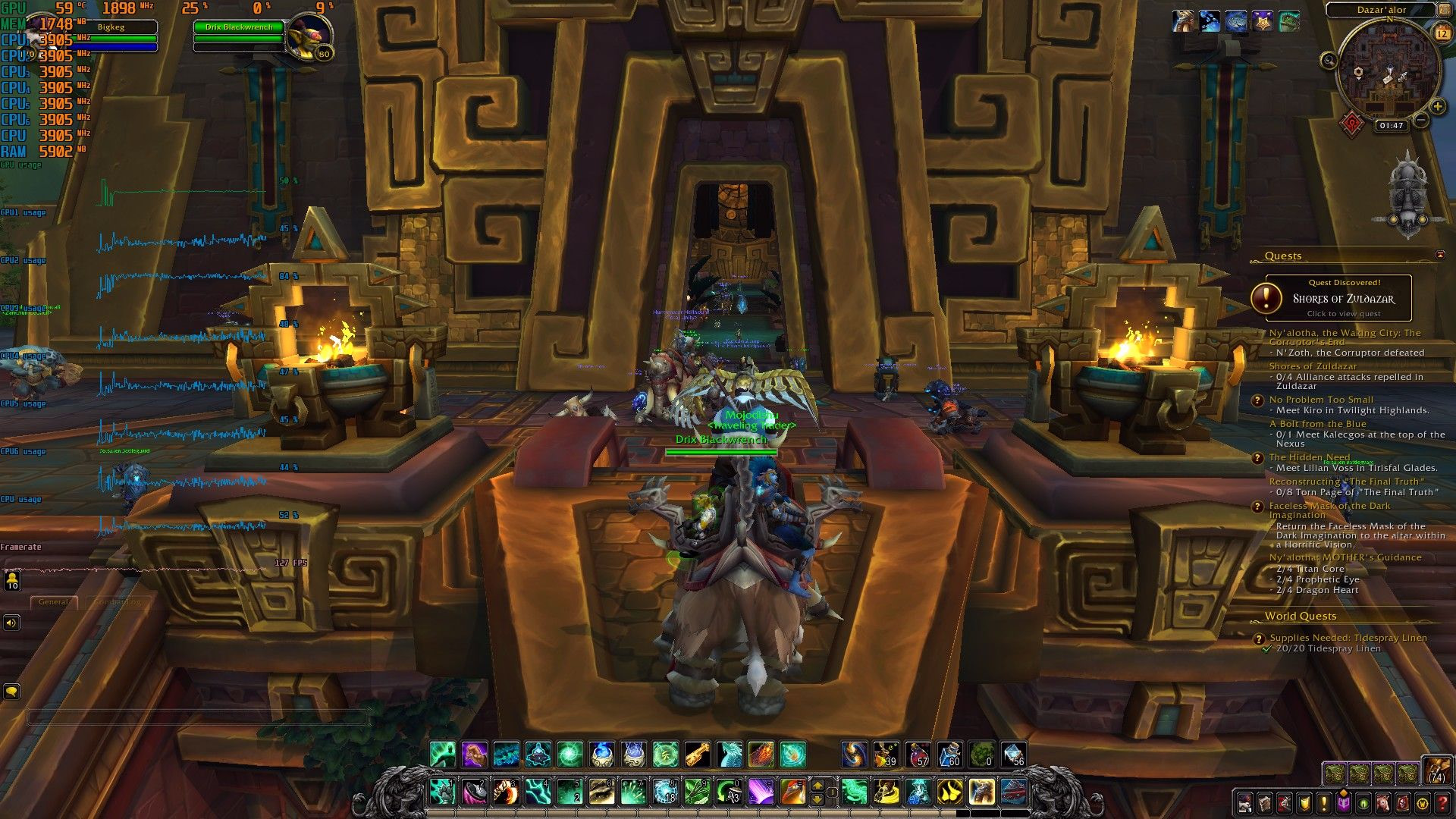This screenshot has width=1456, height=819.
Task: Open the calendar showing day 12
Action: (x=1442, y=33)
